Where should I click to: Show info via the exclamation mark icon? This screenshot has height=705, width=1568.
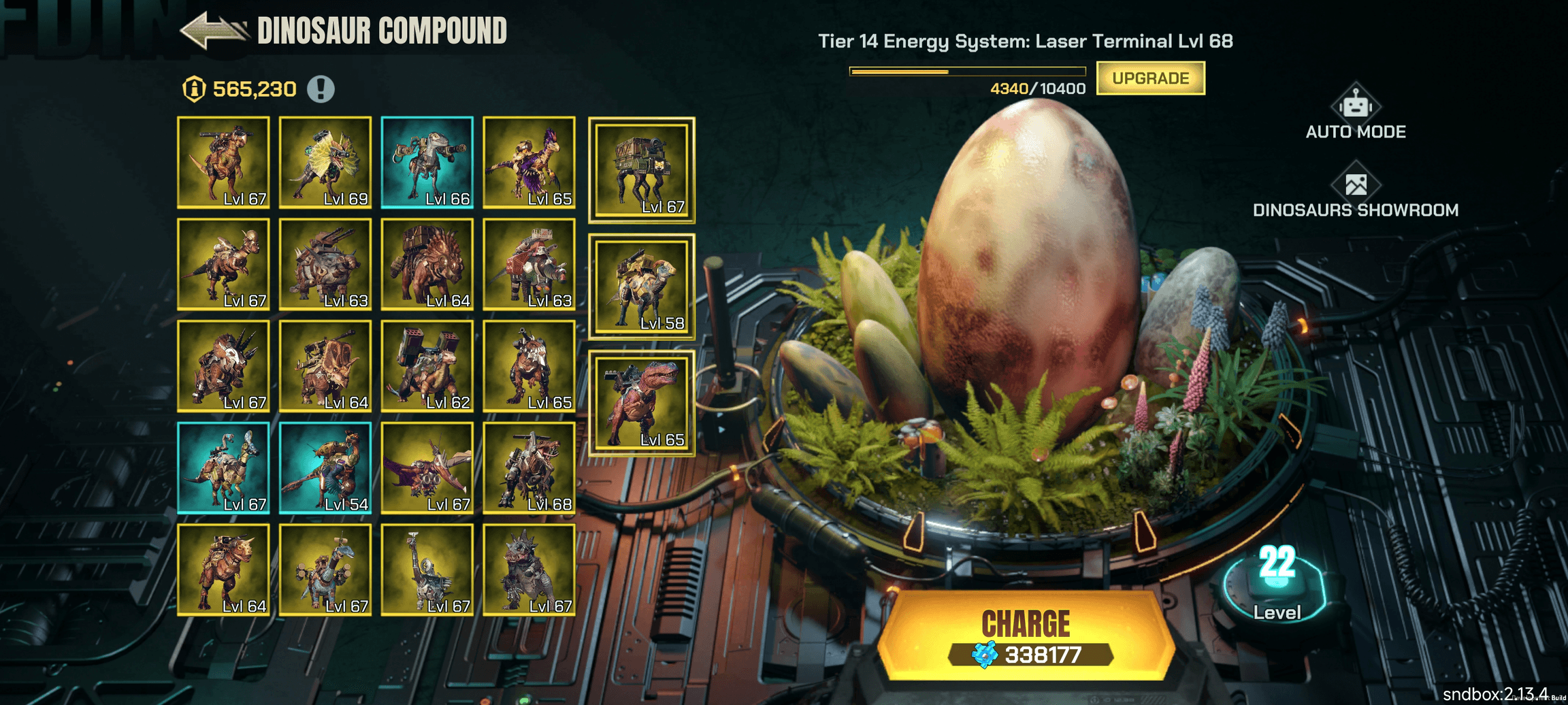click(321, 89)
